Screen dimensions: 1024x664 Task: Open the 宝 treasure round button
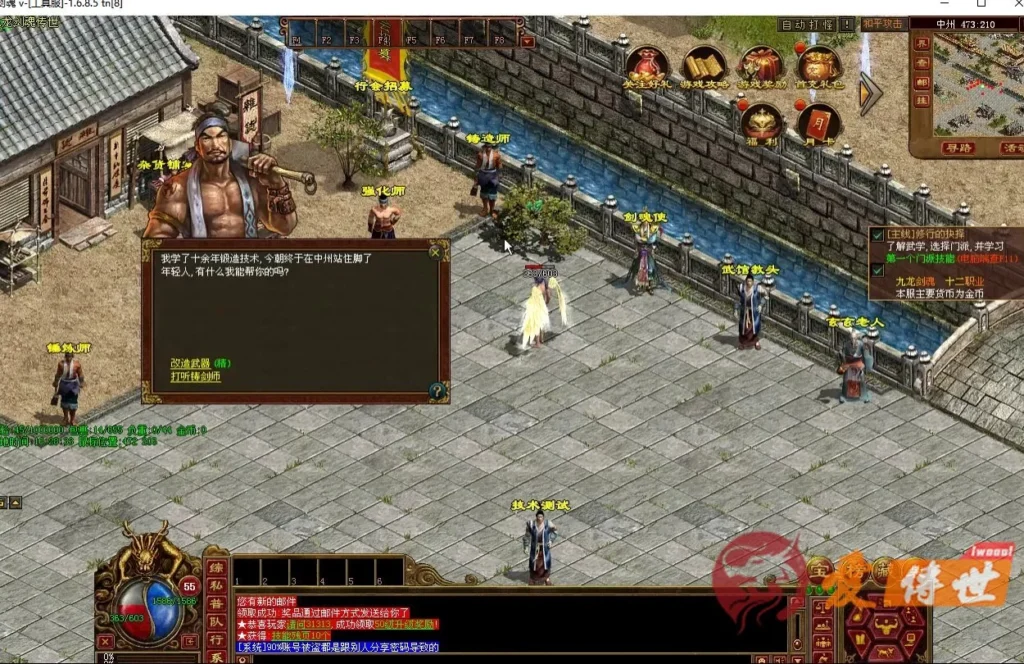click(x=820, y=569)
